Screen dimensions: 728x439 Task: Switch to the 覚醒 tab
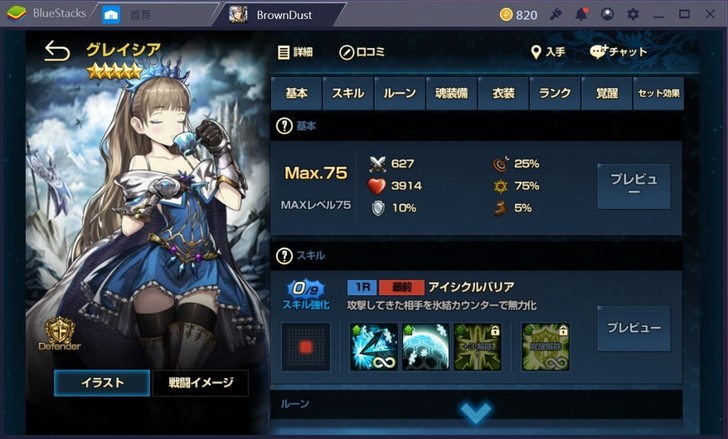606,93
